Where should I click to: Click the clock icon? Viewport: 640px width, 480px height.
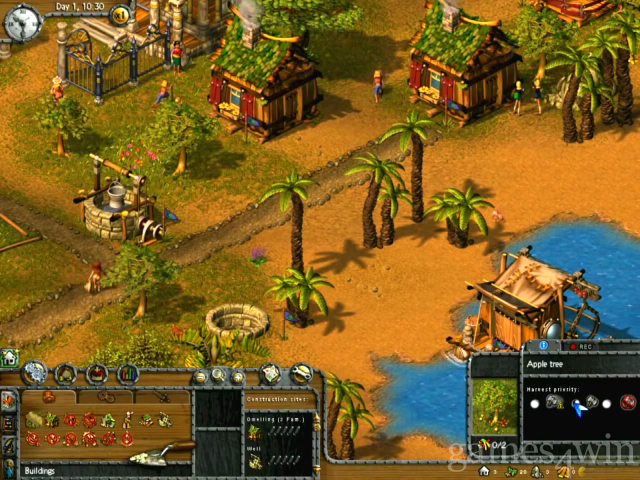[x=21, y=18]
